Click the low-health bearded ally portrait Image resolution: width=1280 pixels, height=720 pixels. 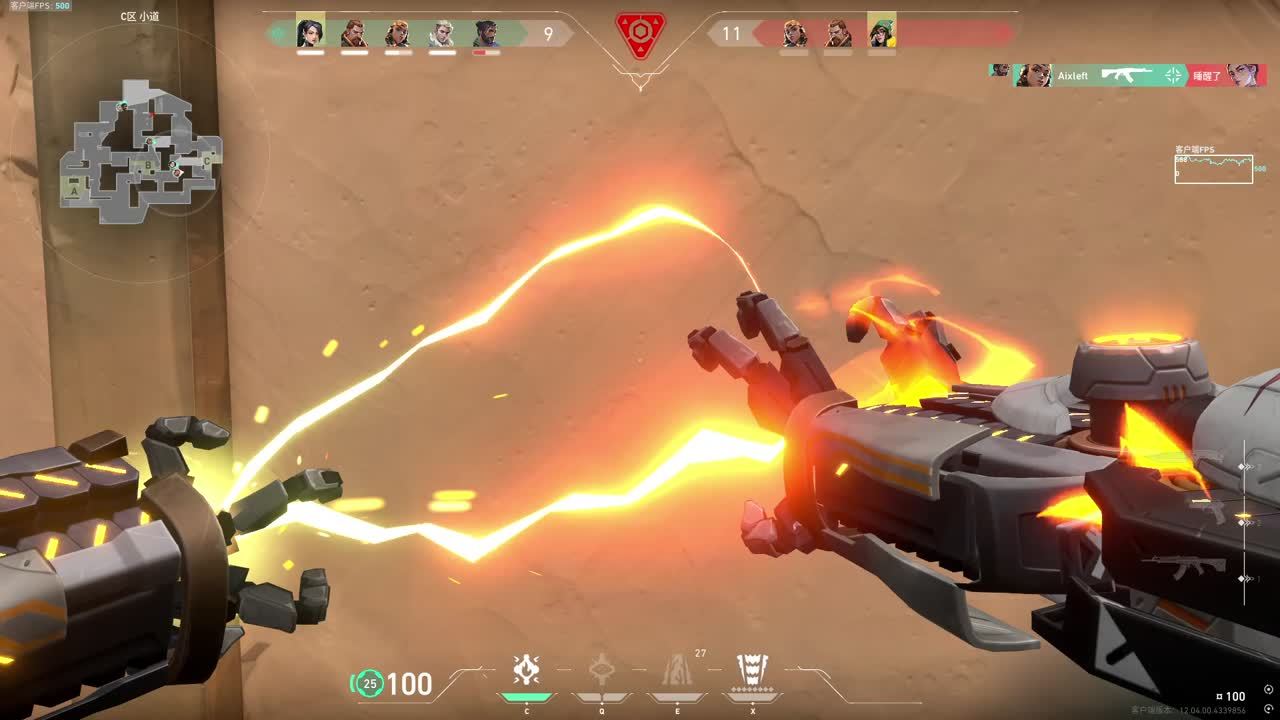tap(486, 34)
